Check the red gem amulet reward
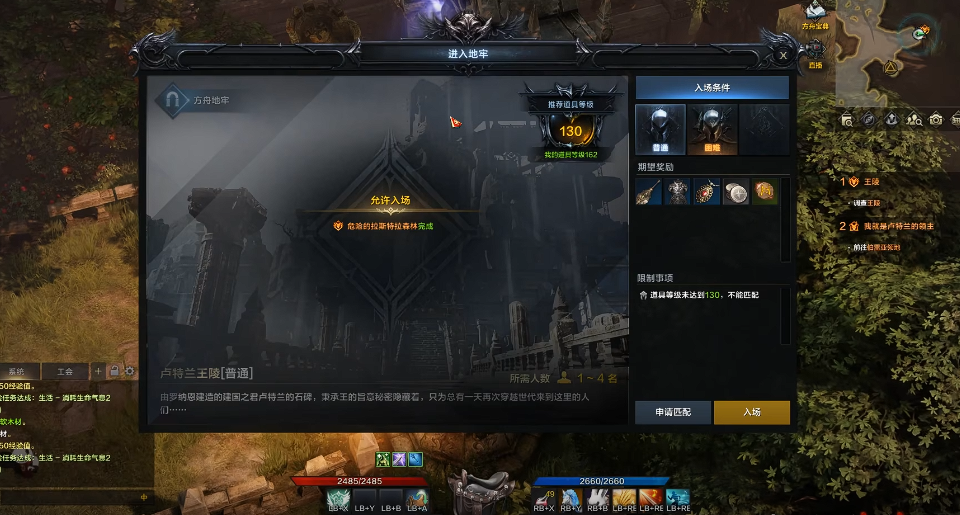 coord(707,192)
